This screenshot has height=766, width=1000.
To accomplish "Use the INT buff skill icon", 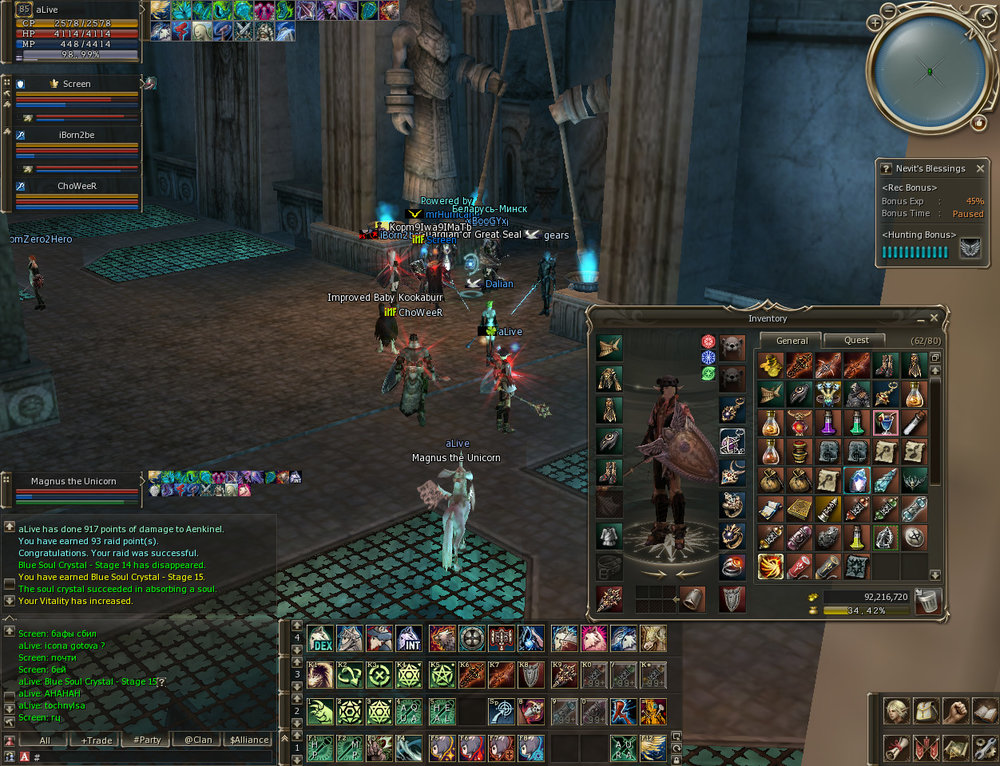I will point(407,638).
